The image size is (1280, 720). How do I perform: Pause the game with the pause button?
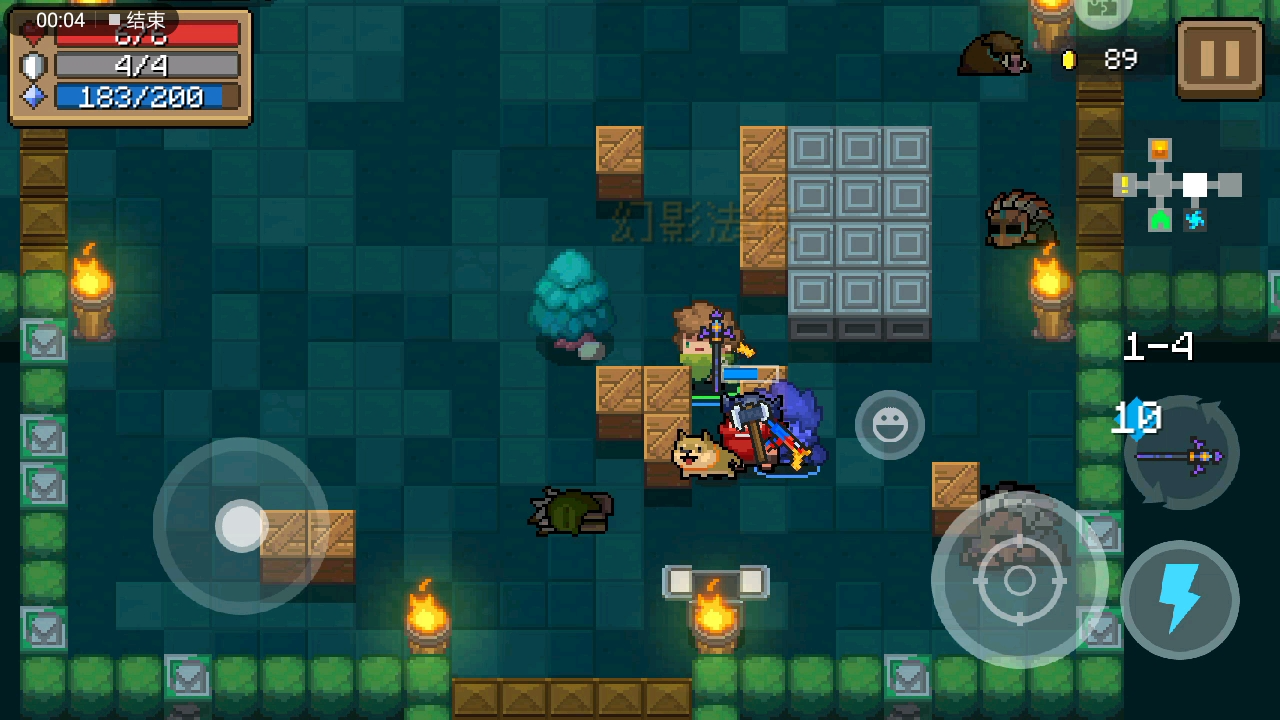1219,58
